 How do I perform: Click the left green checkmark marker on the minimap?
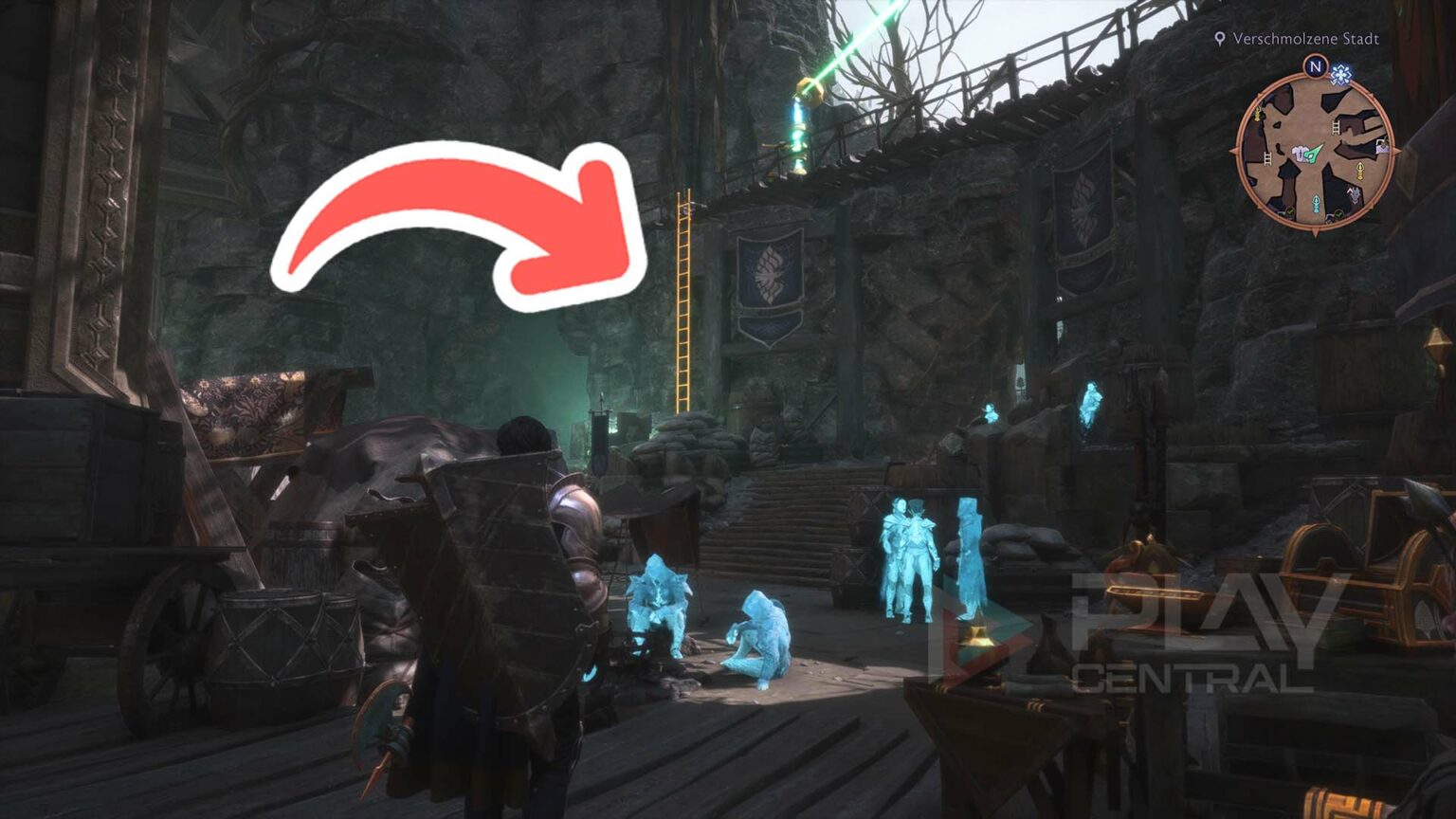pos(1289,211)
